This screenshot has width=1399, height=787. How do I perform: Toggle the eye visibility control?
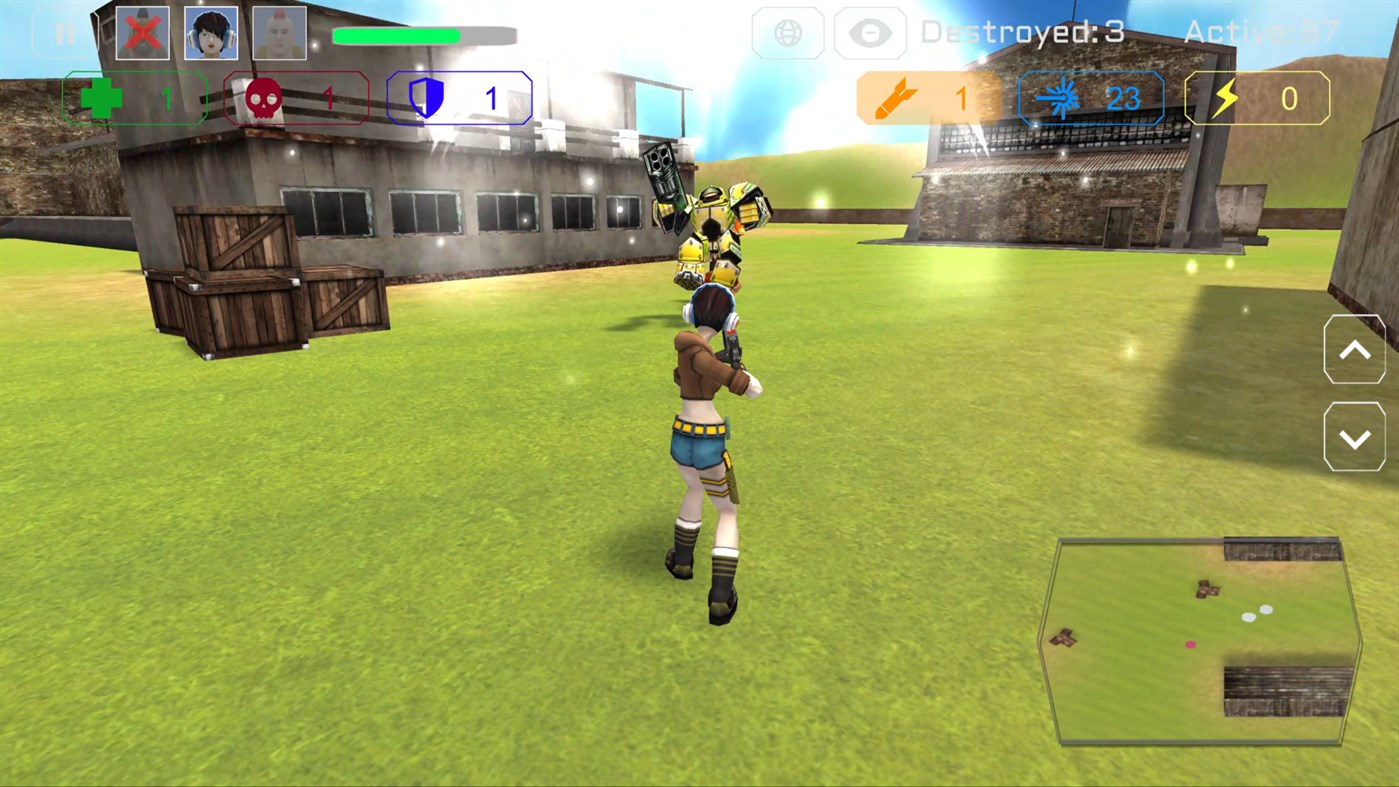pos(869,33)
